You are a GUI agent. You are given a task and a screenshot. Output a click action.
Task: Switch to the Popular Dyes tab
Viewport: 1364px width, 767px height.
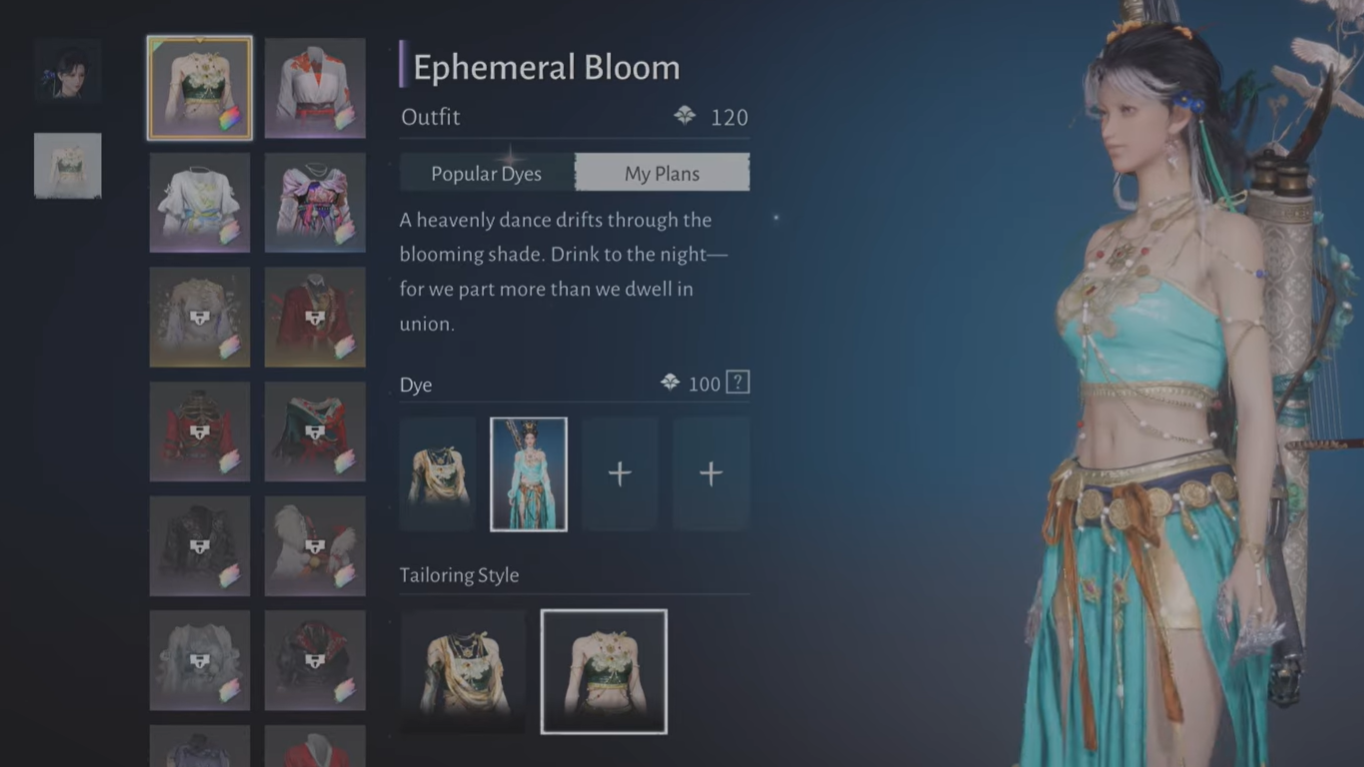pos(486,173)
